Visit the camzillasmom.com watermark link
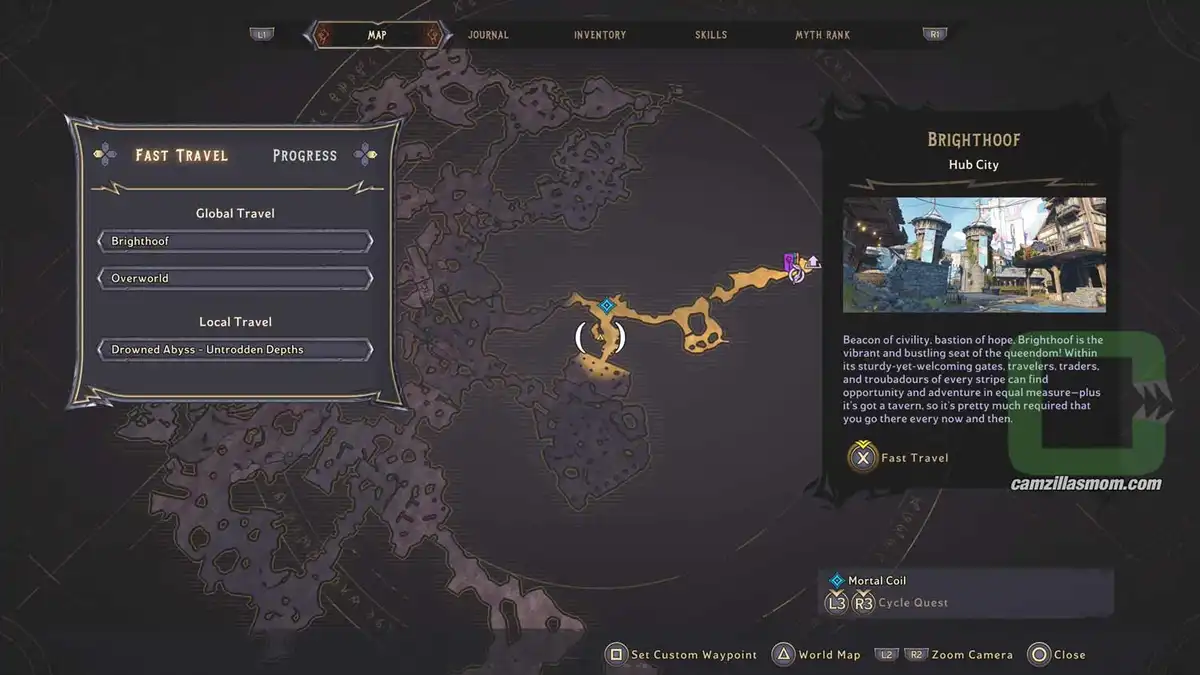1200x675 pixels. (1084, 484)
